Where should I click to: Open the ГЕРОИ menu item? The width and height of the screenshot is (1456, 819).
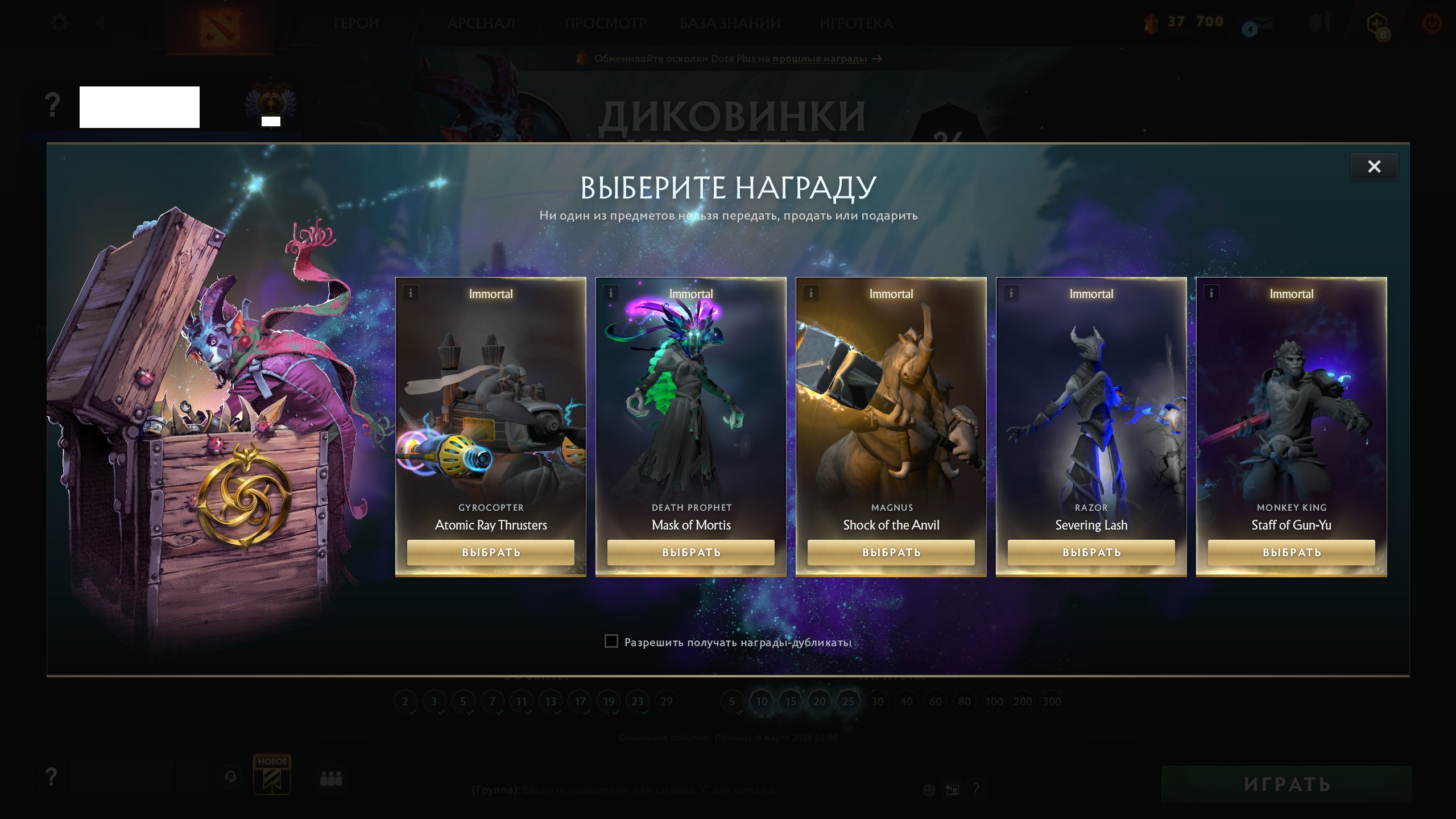tap(357, 24)
